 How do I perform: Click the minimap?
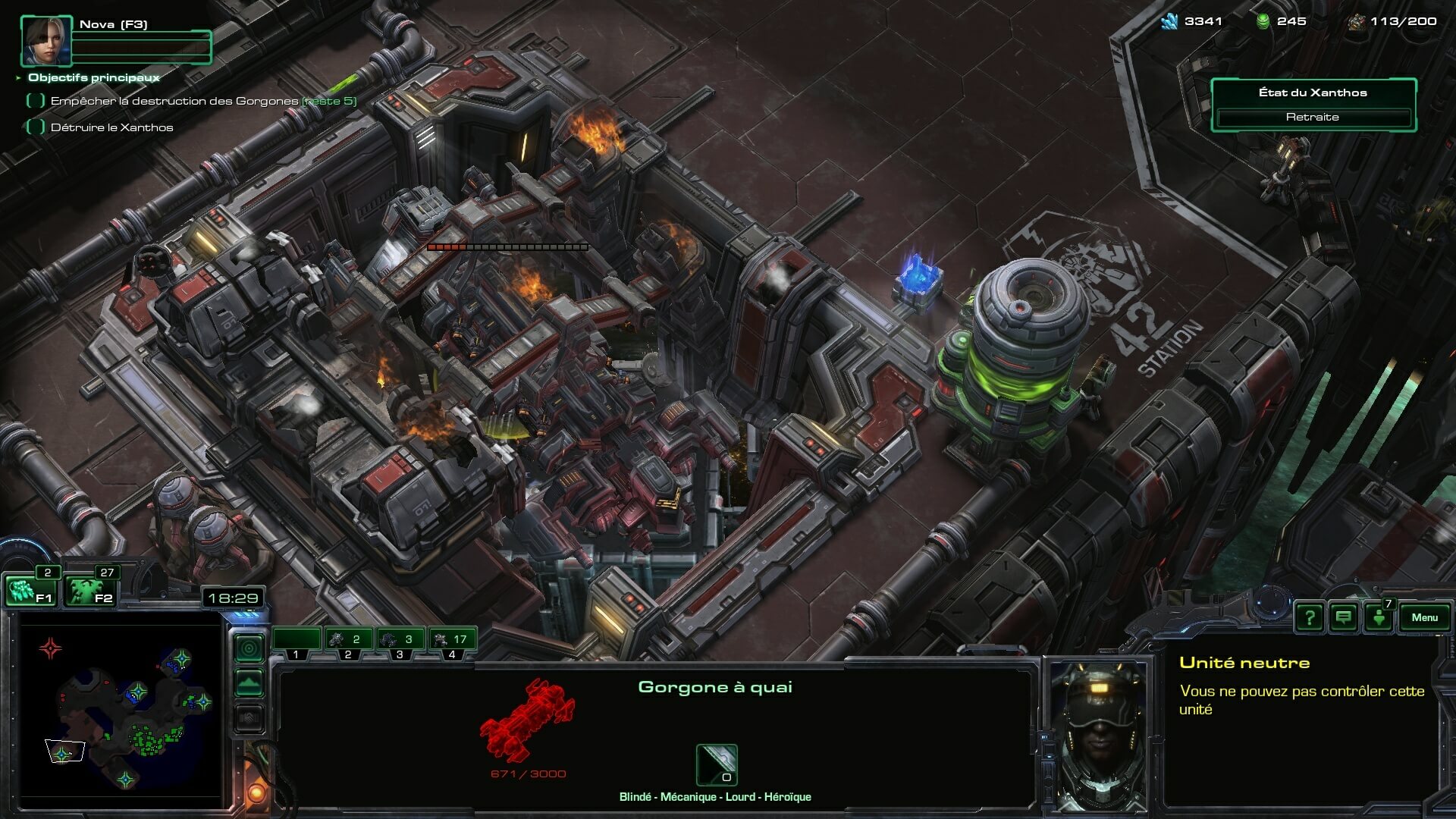(x=121, y=705)
